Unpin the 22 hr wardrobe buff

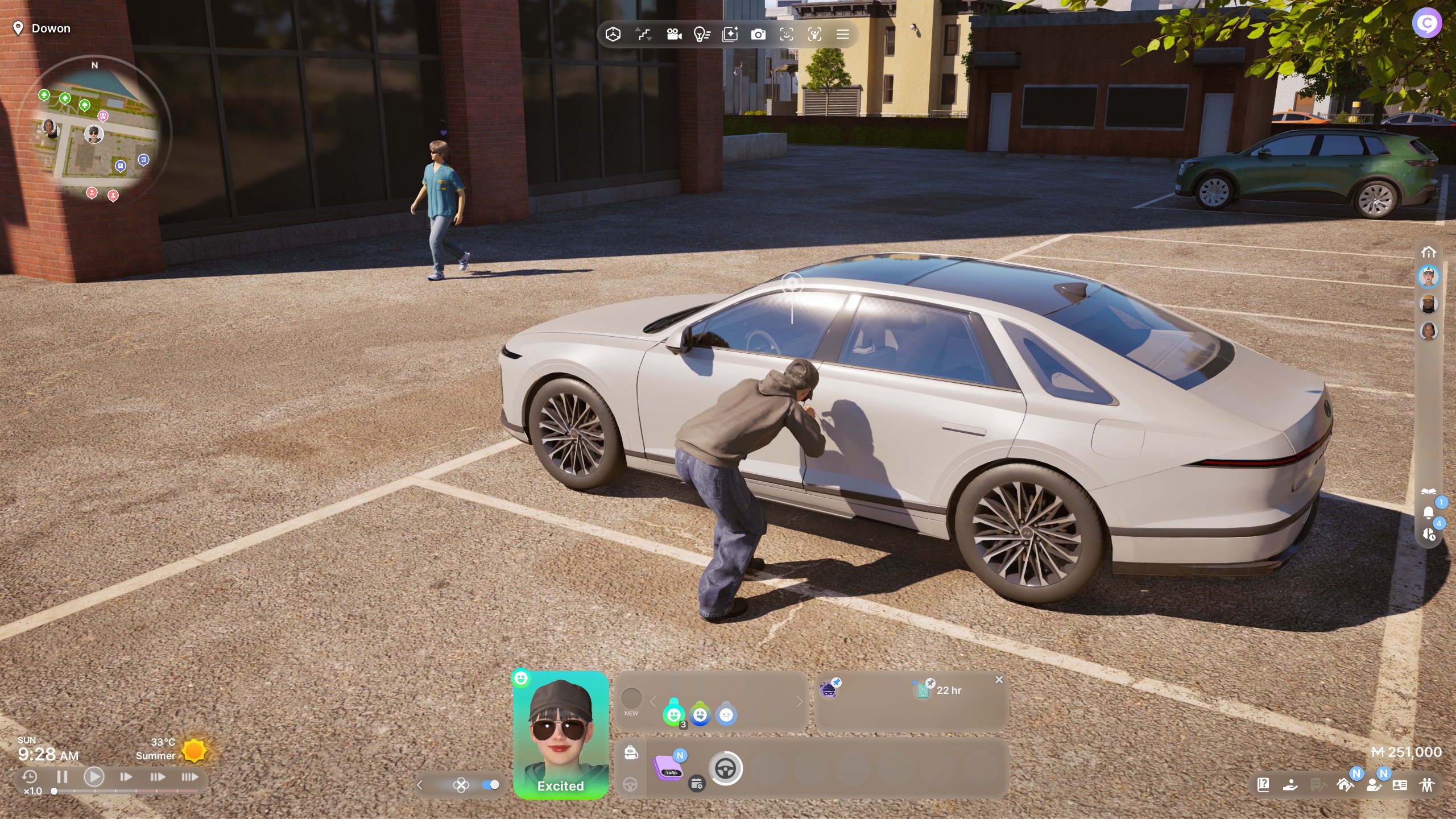[930, 684]
